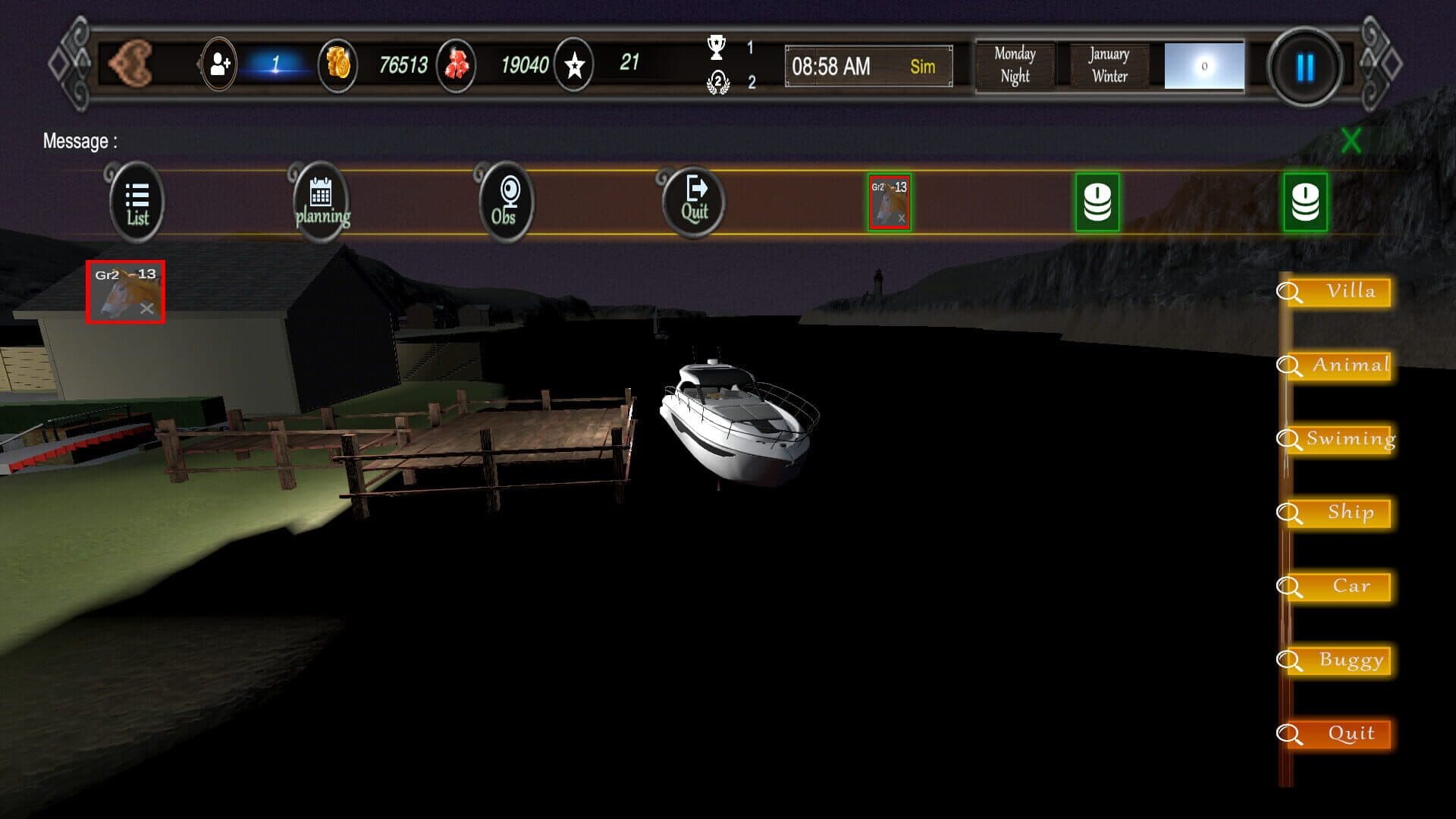Viewport: 1456px width, 819px height.
Task: Click the red gems icon
Action: (457, 66)
